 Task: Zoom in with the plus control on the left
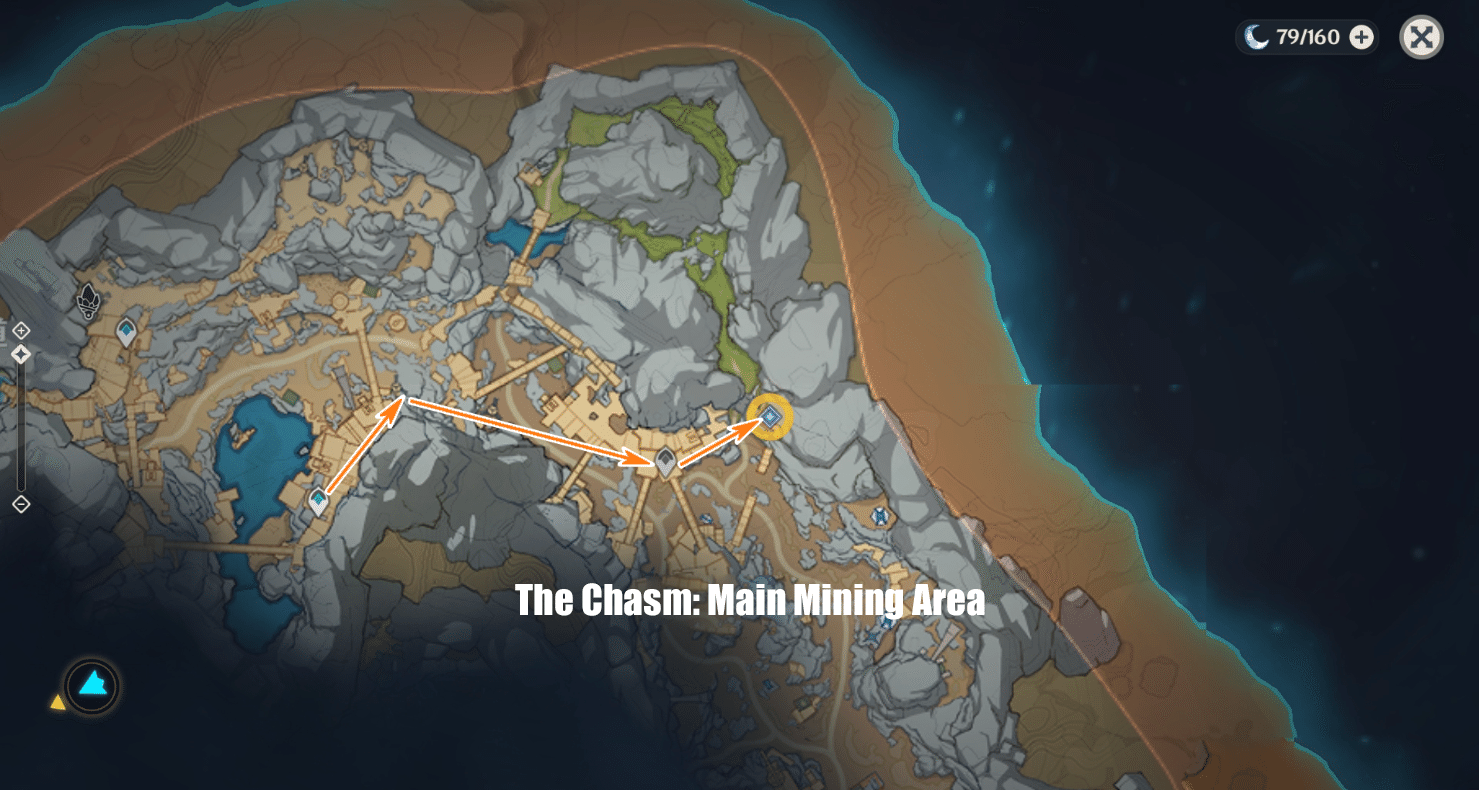(21, 328)
